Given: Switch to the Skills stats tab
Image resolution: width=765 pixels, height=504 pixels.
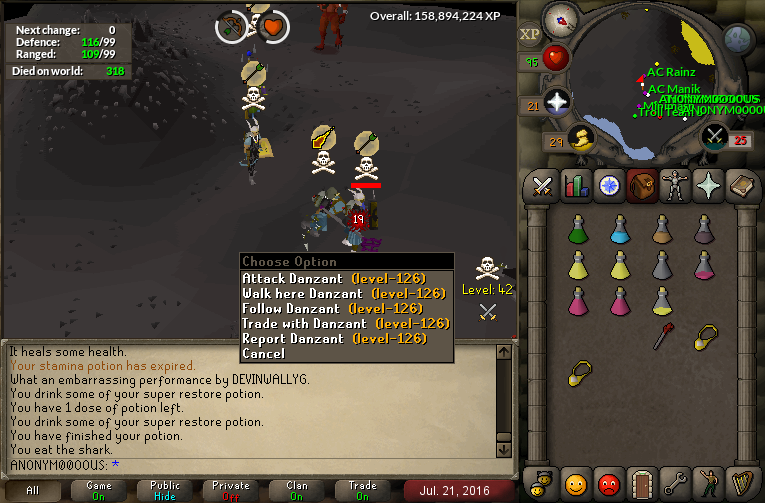Looking at the screenshot, I should click(x=575, y=185).
